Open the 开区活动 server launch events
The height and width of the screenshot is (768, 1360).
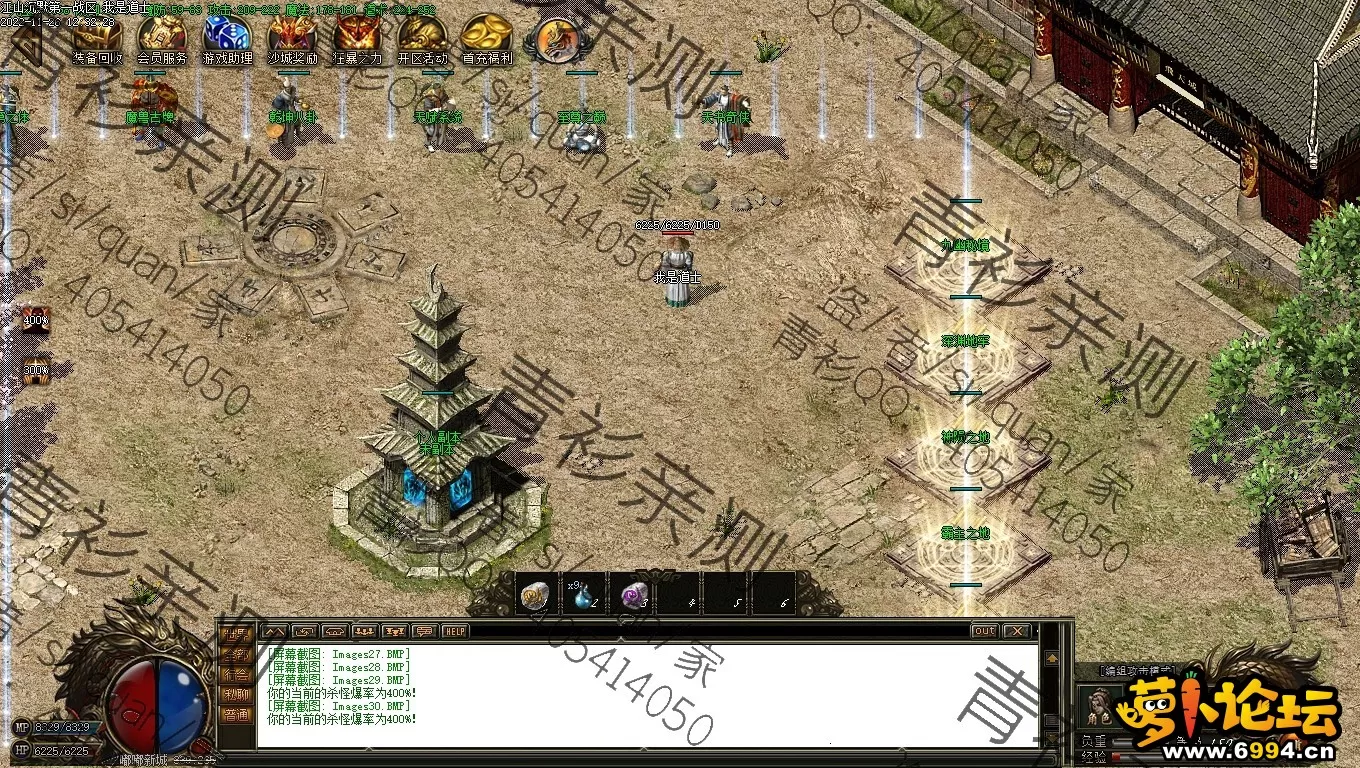click(x=422, y=38)
